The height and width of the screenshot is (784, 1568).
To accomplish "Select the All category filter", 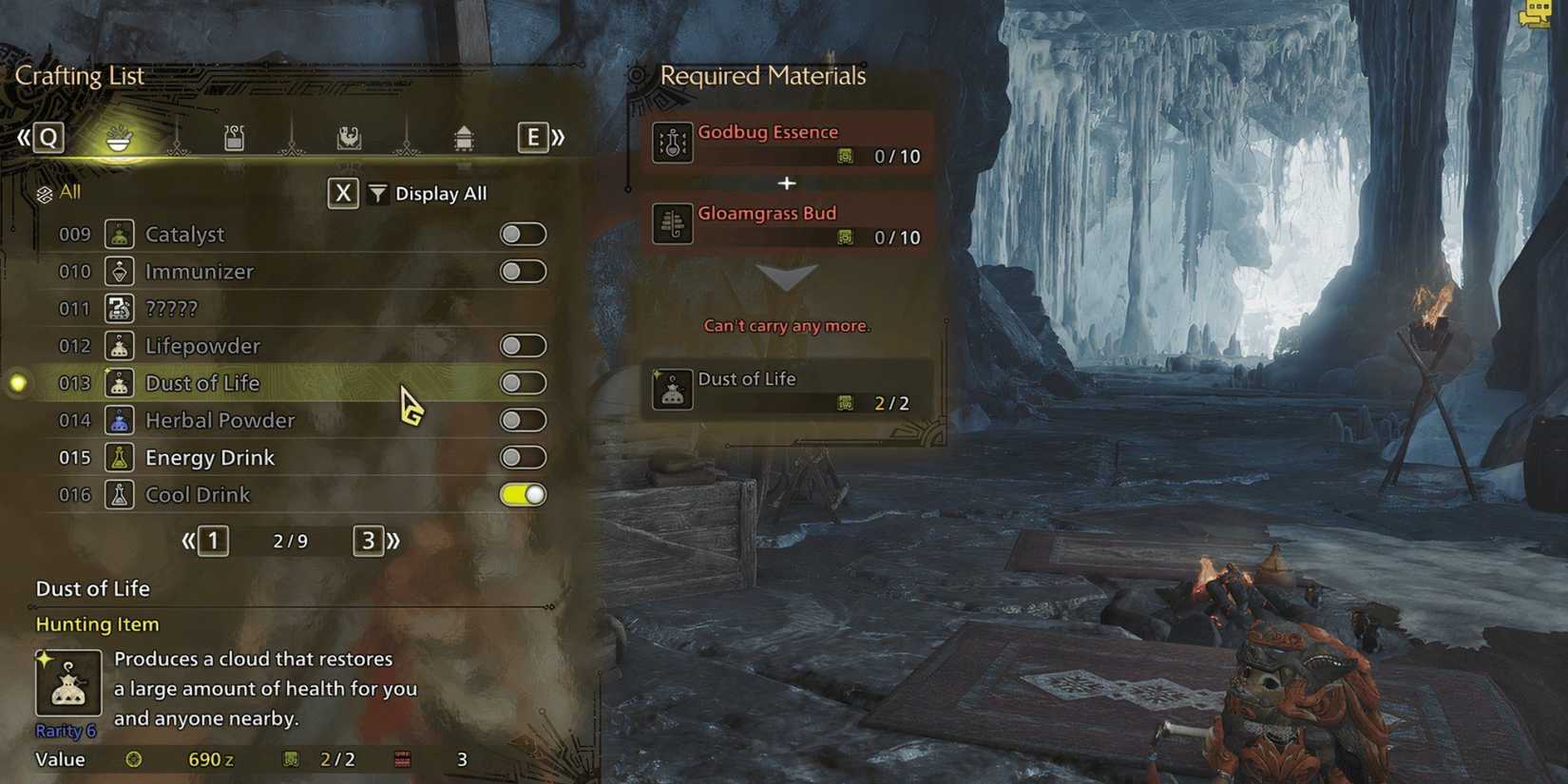I will click(x=59, y=191).
